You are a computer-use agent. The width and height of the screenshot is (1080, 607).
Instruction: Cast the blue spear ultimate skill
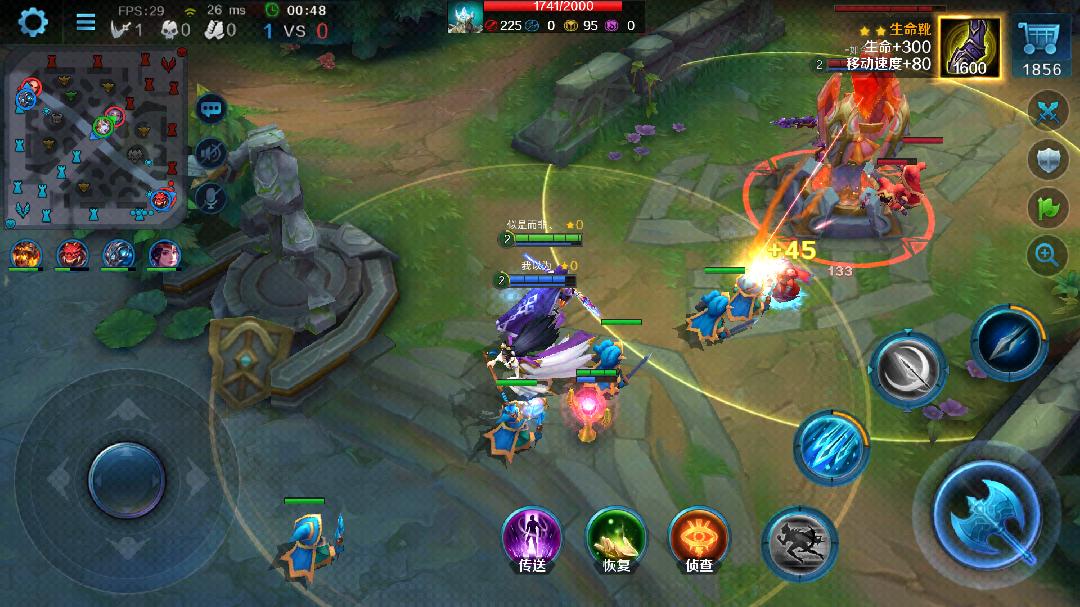(x=1008, y=342)
